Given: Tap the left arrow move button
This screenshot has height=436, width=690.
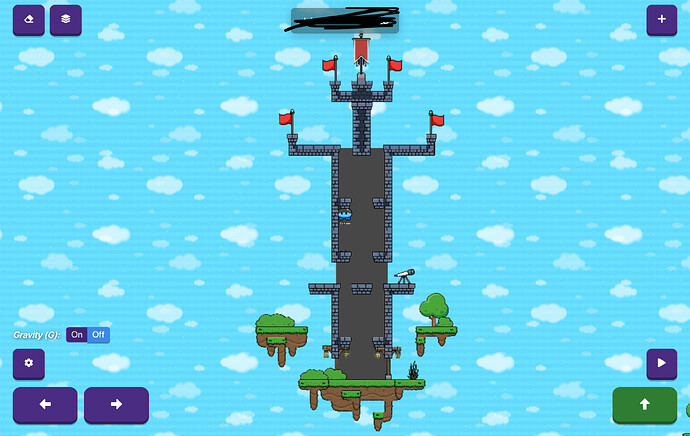Looking at the screenshot, I should click(44, 405).
